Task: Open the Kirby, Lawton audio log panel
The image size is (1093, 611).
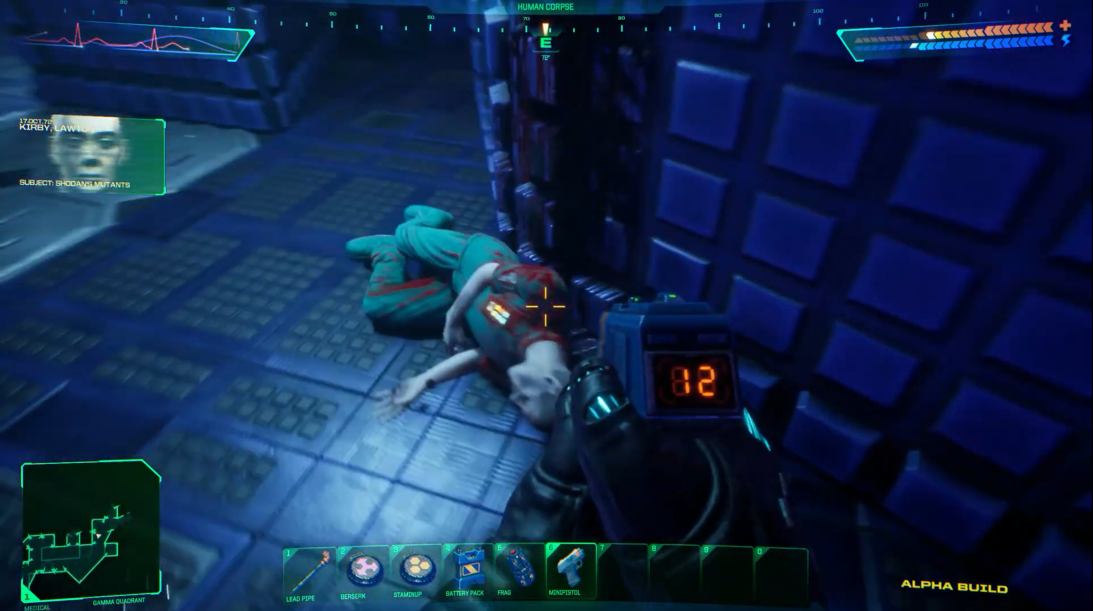Action: [92, 155]
